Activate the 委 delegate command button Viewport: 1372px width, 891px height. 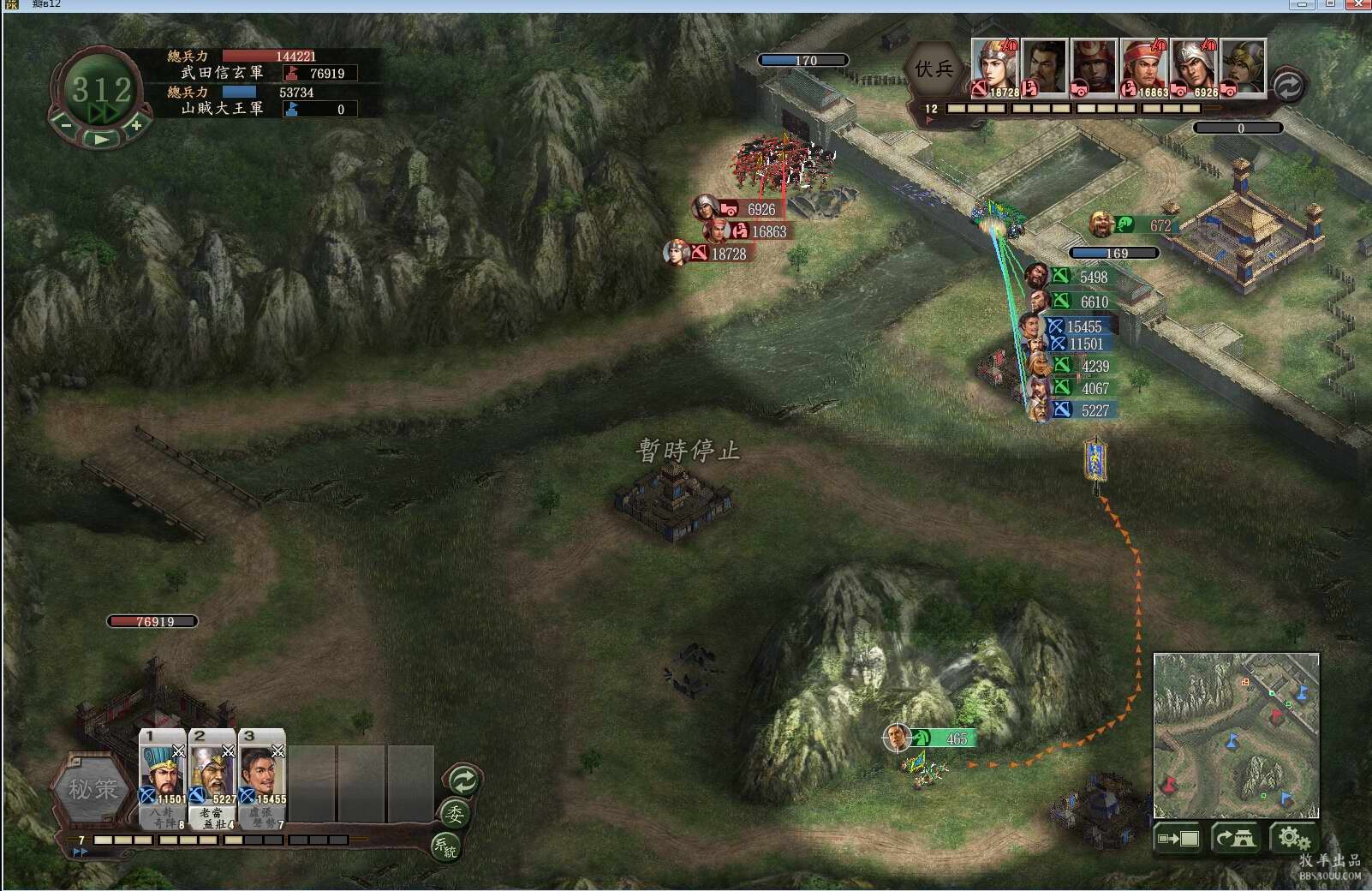point(454,814)
